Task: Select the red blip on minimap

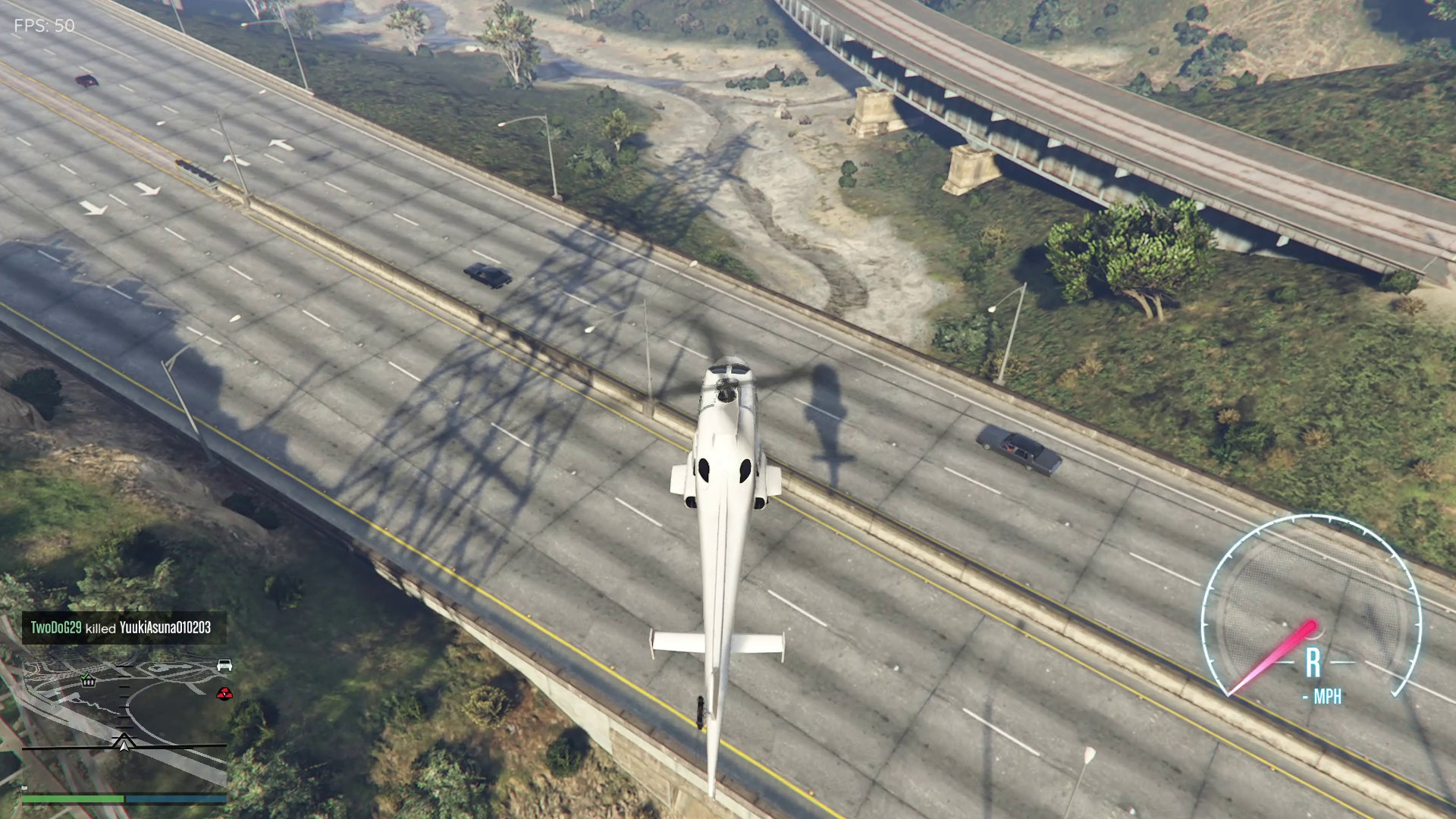Action: 224,692
